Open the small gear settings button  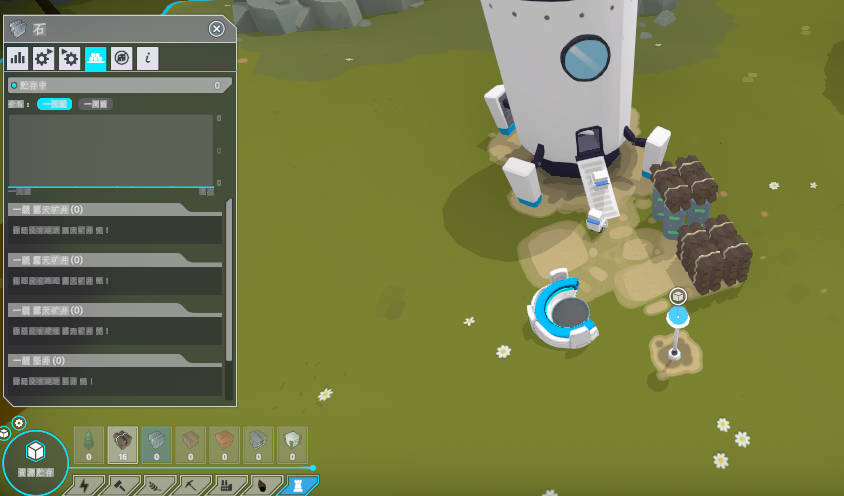tap(19, 424)
